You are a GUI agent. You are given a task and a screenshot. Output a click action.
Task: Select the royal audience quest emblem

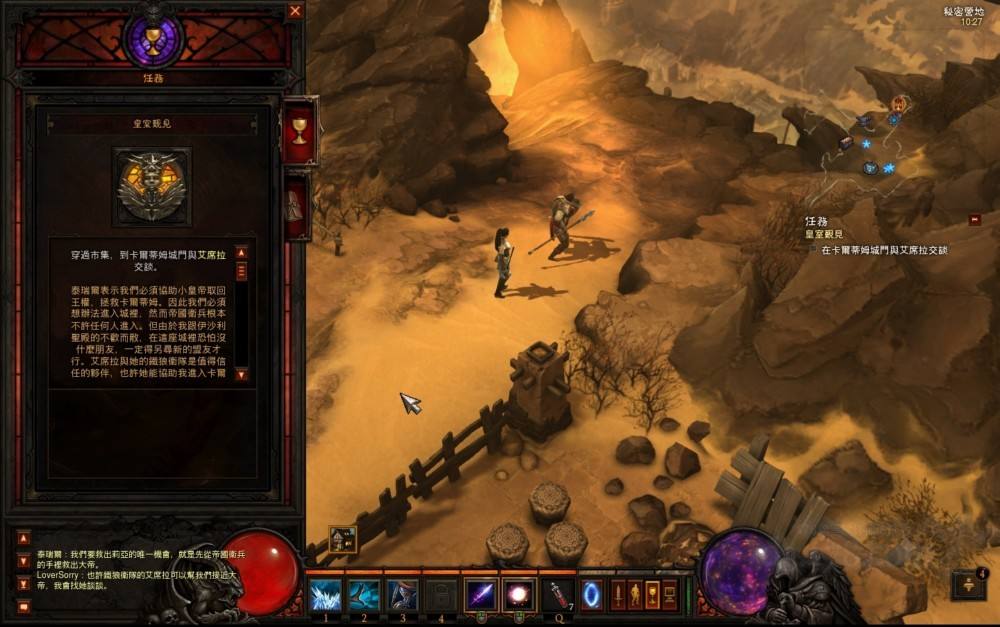152,186
